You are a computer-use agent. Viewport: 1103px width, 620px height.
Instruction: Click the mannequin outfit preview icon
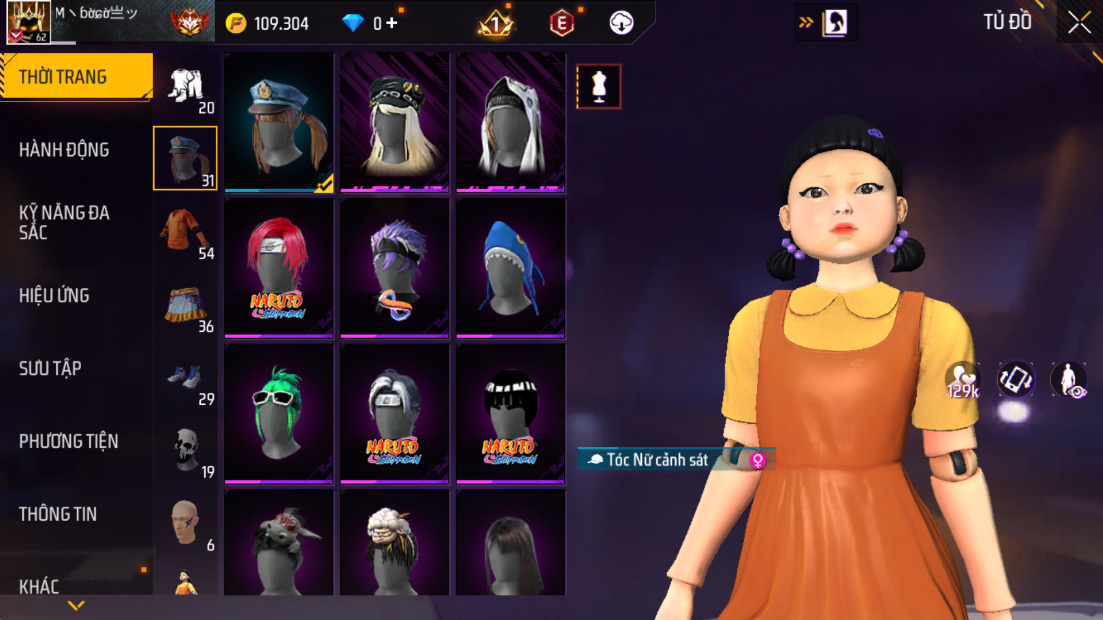click(x=599, y=87)
